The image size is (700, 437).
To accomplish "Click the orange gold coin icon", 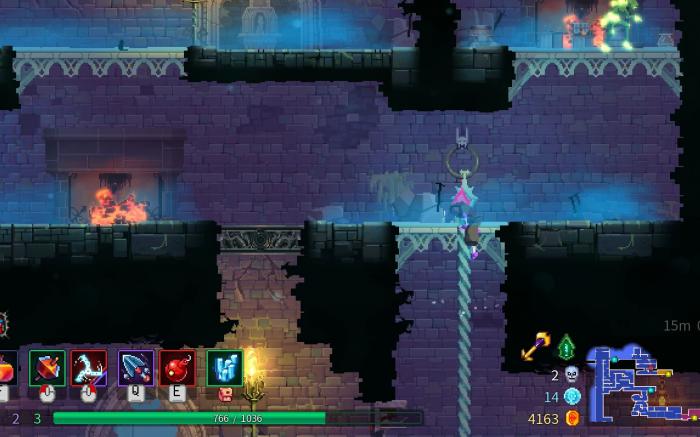I will 573,418.
